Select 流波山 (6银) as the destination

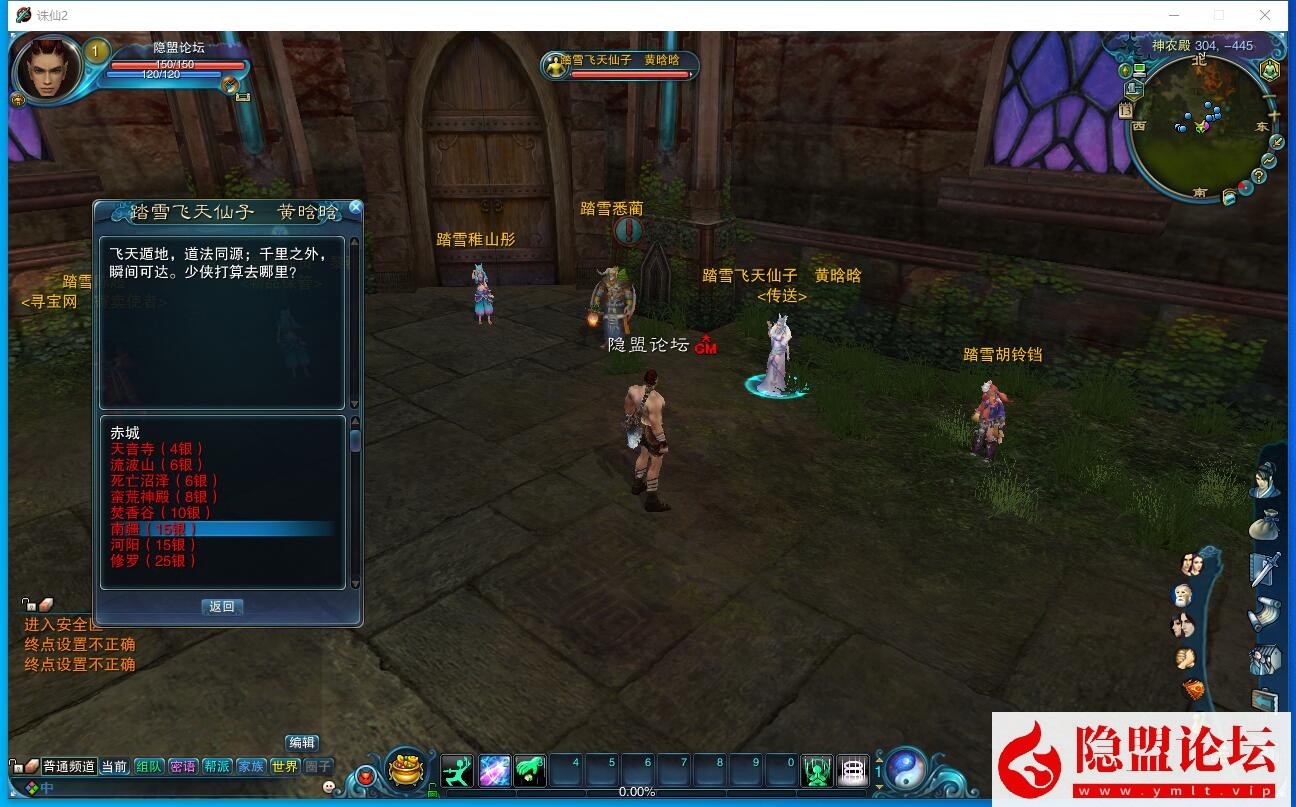(156, 465)
